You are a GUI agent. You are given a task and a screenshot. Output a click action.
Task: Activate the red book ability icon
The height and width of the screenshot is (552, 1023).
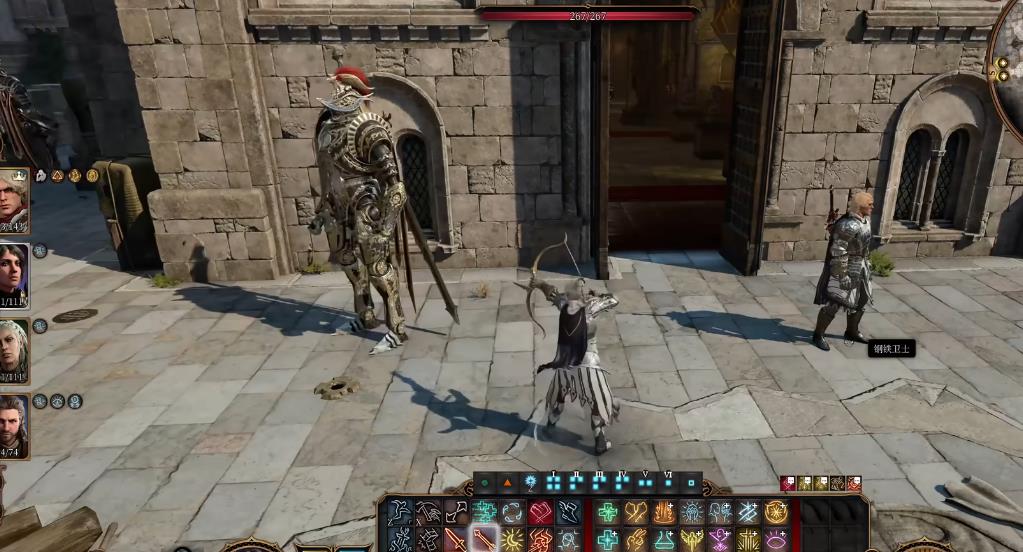point(541,513)
